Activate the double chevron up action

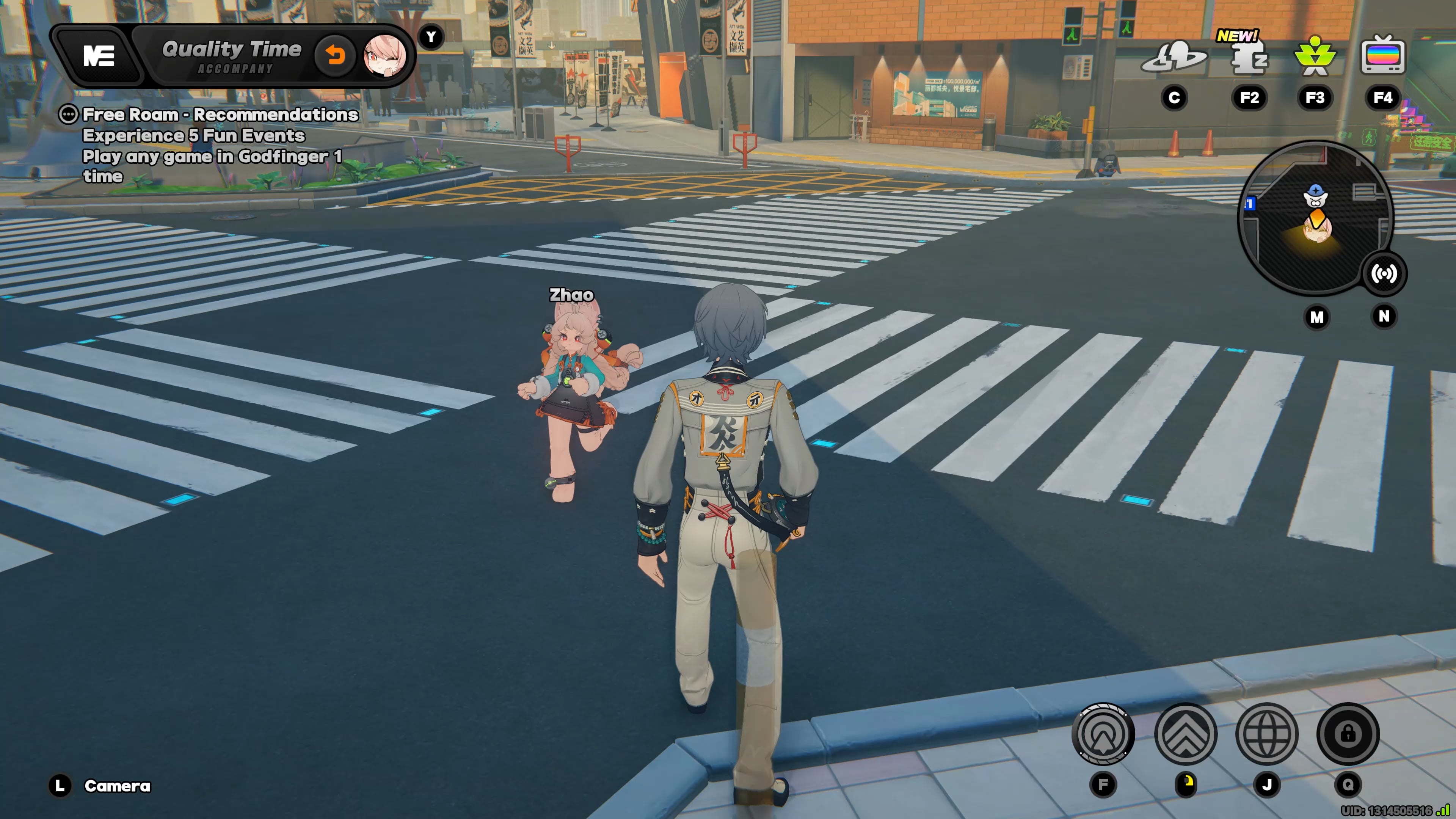1185,734
